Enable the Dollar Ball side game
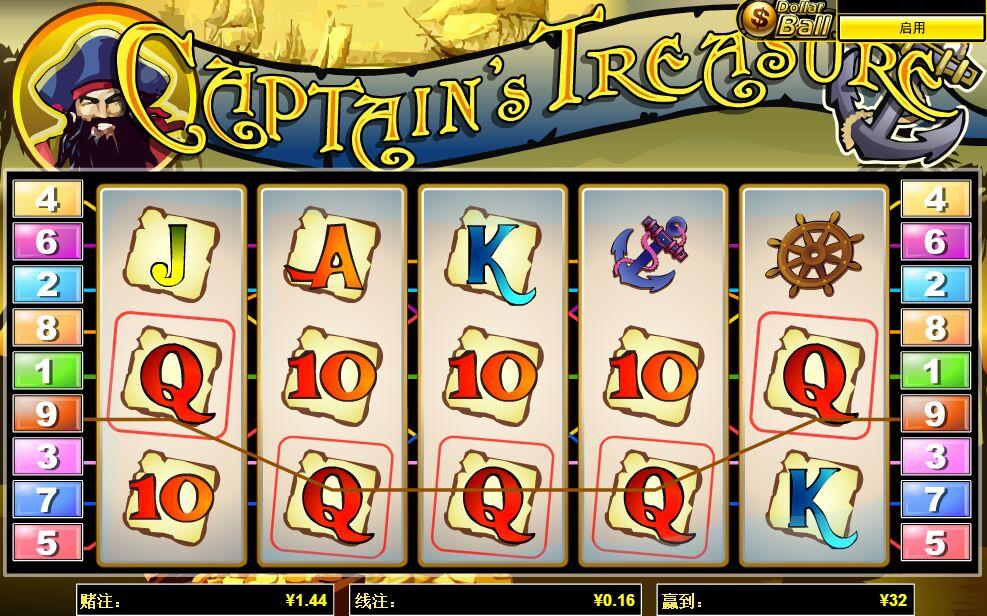This screenshot has width=987, height=616. click(911, 28)
